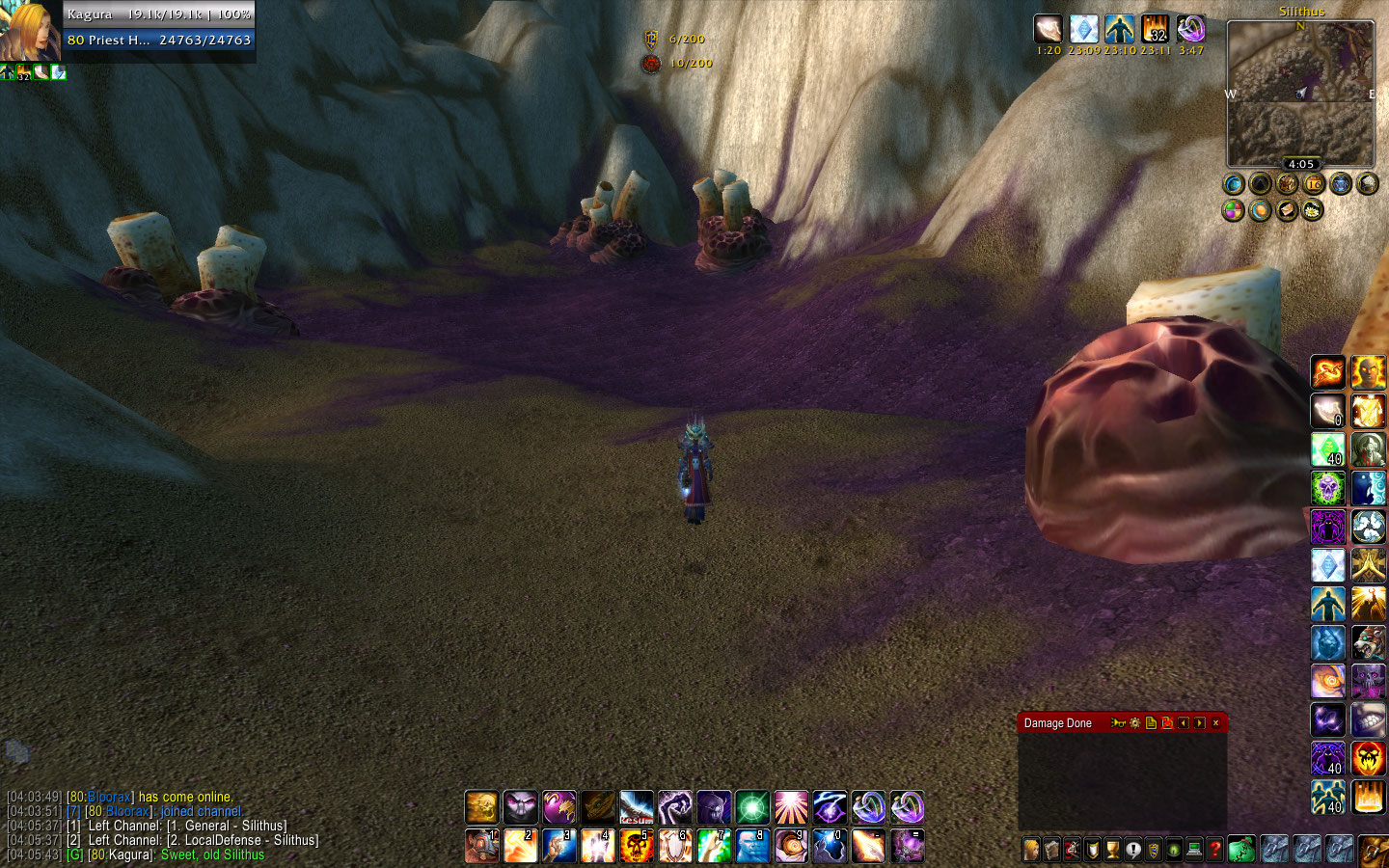This screenshot has height=868, width=1389.
Task: Open the damage meter's gear settings
Action: (x=1135, y=723)
